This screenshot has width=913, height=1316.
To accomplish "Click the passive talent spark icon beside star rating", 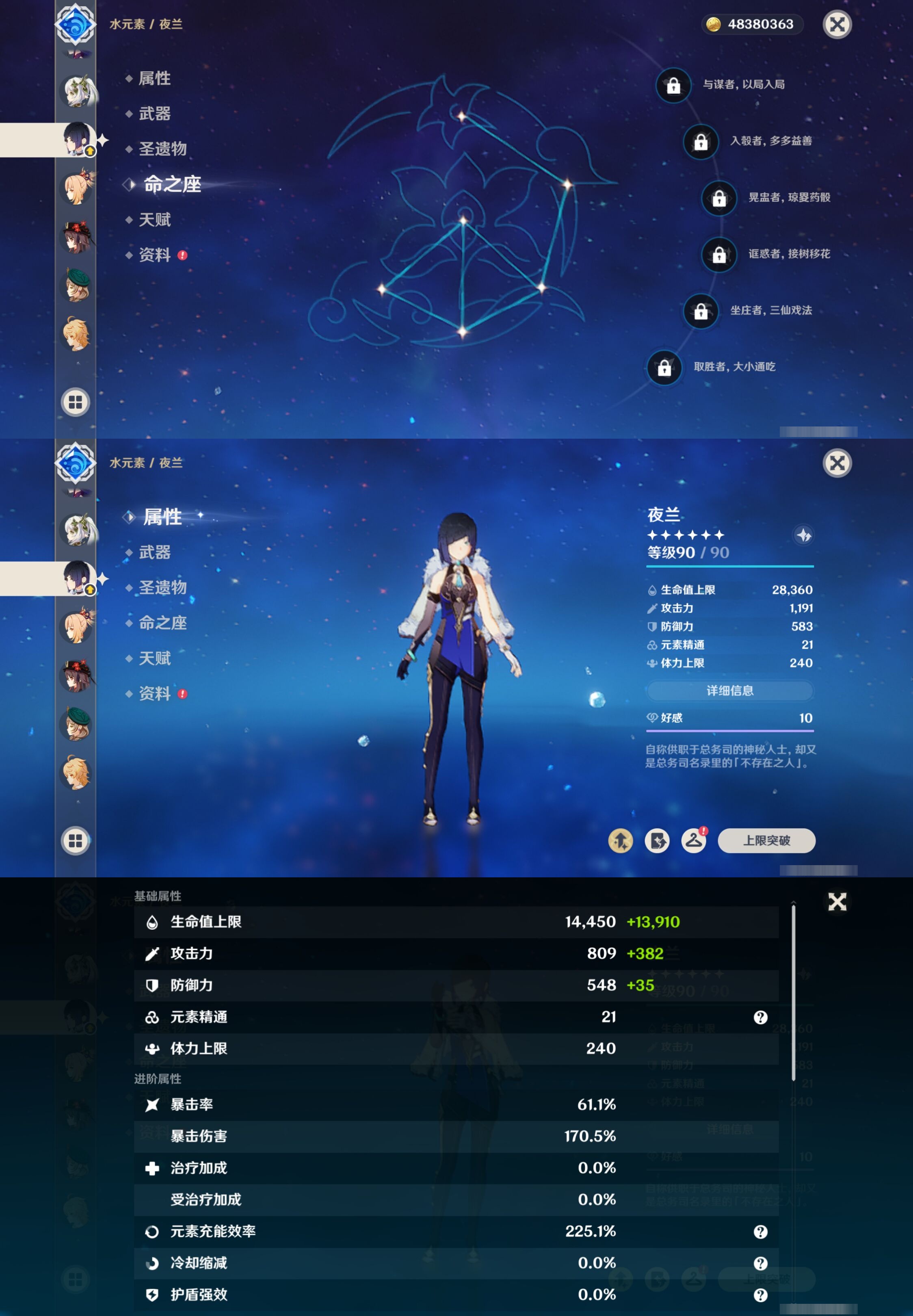I will click(803, 535).
